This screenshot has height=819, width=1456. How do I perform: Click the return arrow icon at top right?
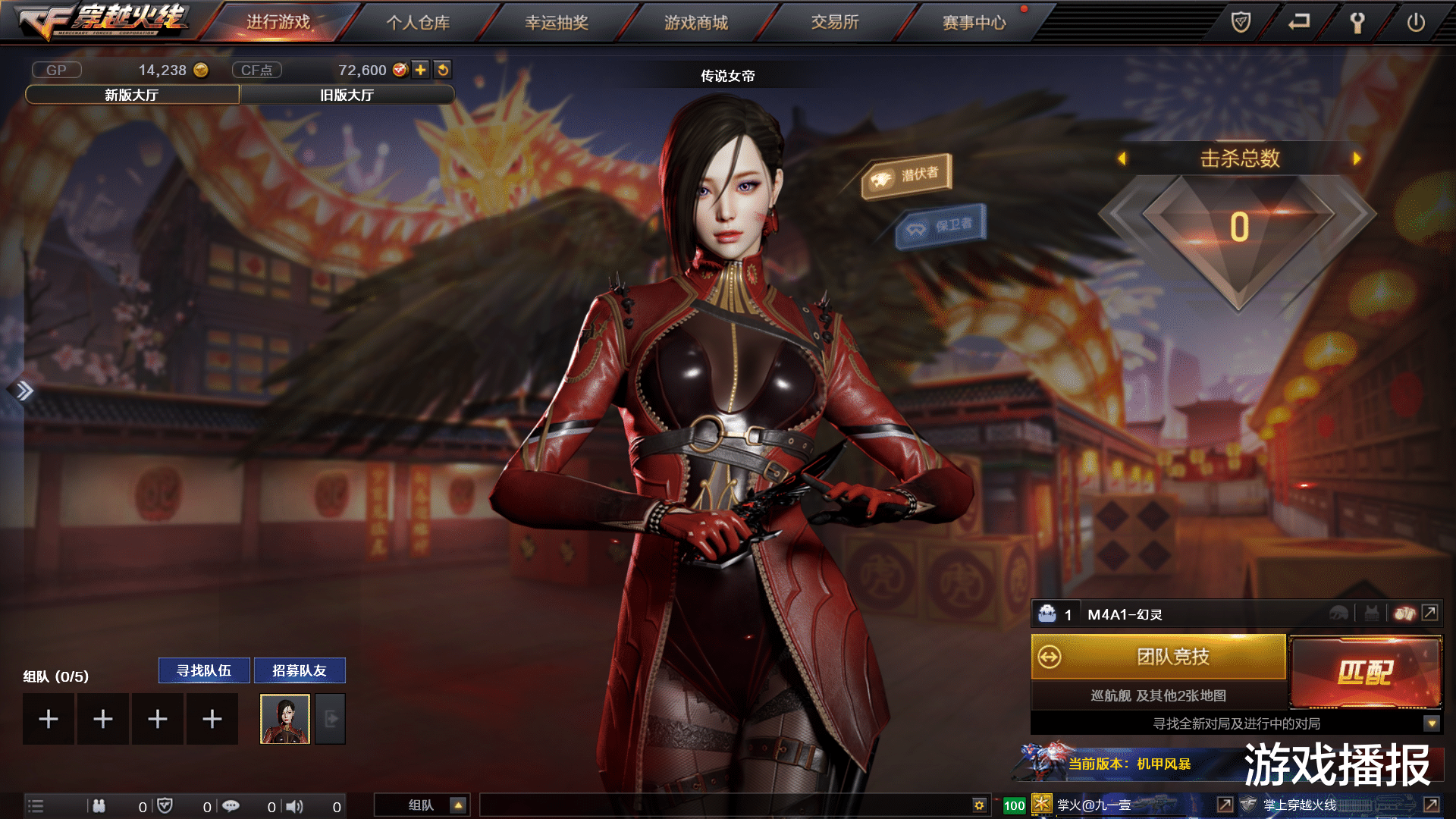(1298, 22)
